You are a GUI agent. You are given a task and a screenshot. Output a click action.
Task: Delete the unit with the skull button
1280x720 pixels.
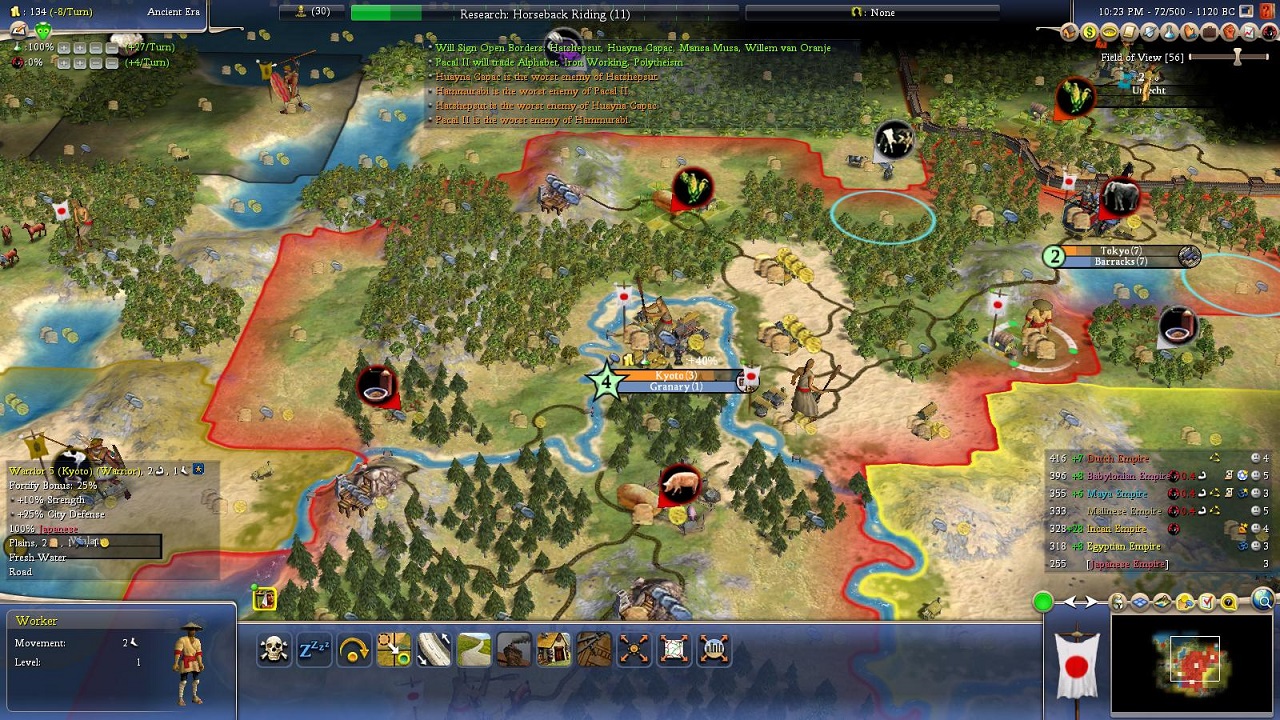pyautogui.click(x=274, y=650)
